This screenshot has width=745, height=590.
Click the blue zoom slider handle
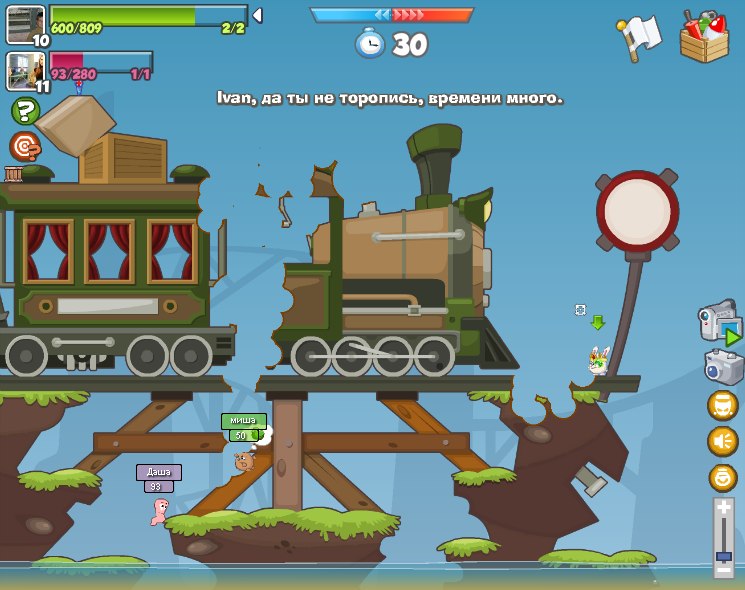[724, 555]
